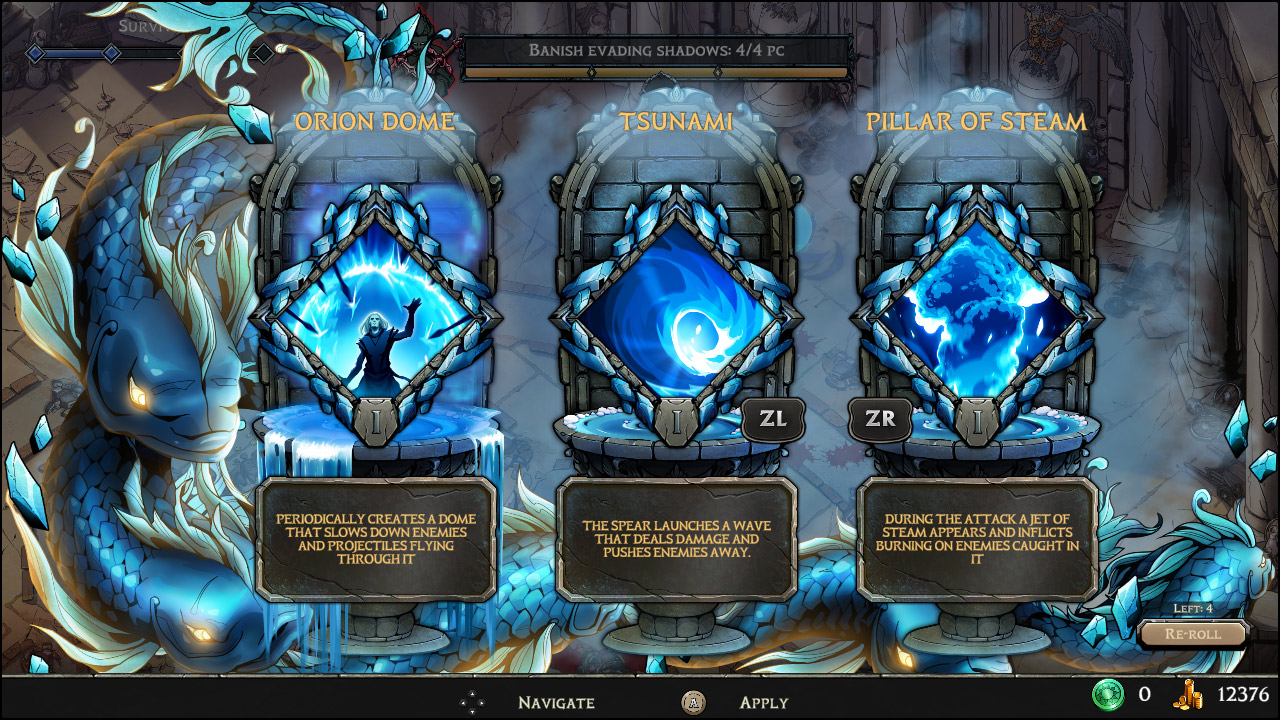Click the Navigate d-pad icon
Screen dimensions: 1280x720
click(x=471, y=703)
